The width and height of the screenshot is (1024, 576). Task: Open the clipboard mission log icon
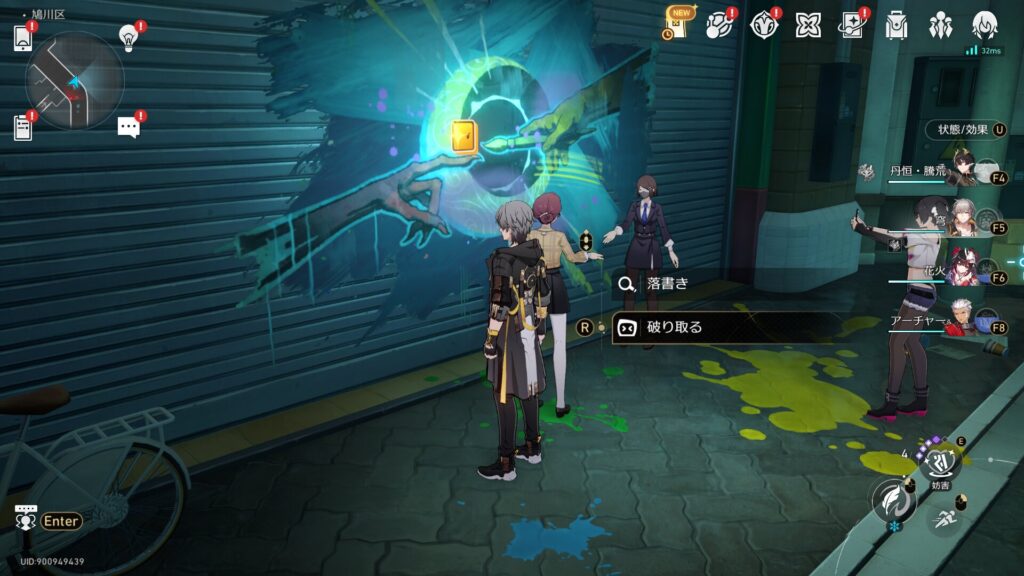tap(22, 127)
